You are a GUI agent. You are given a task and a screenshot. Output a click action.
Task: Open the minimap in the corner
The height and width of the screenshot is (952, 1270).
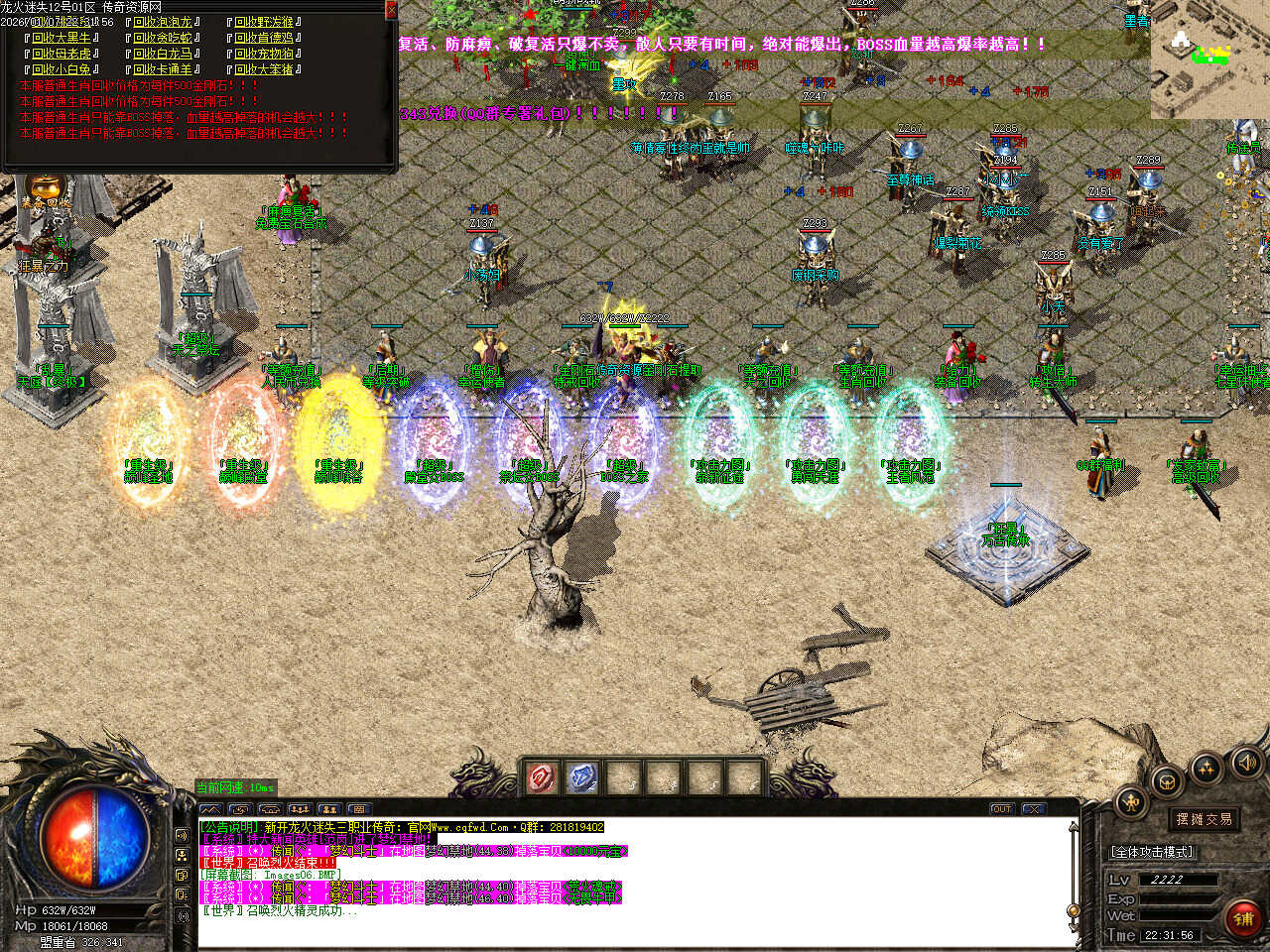coord(1209,59)
